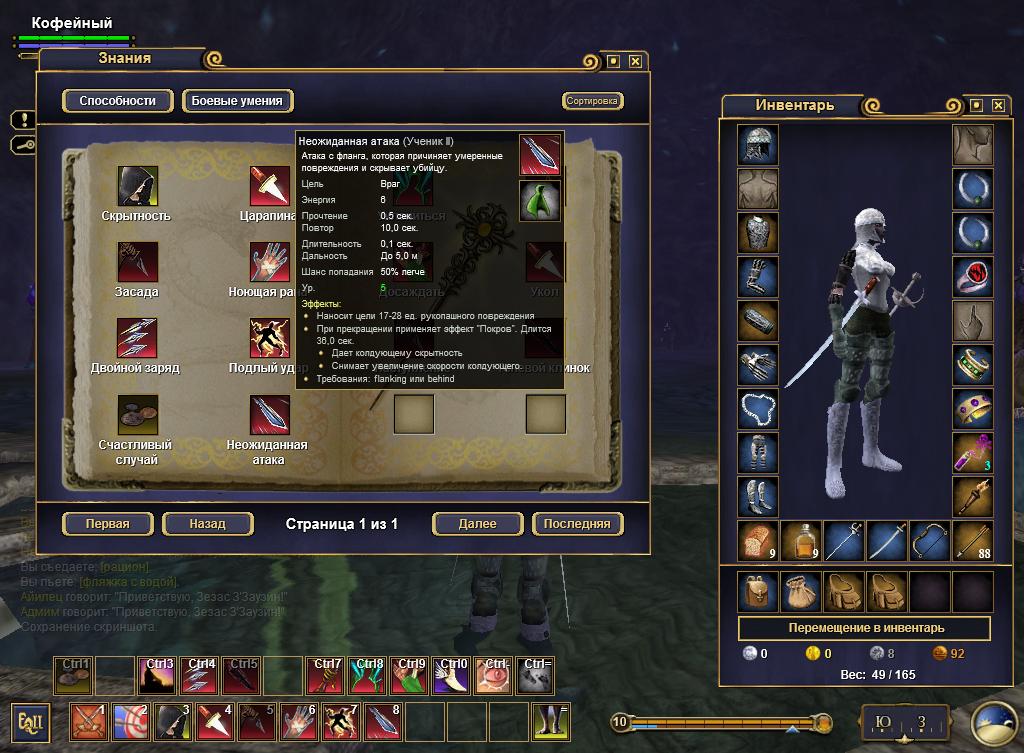Select the Скрытность ability icon

point(136,186)
